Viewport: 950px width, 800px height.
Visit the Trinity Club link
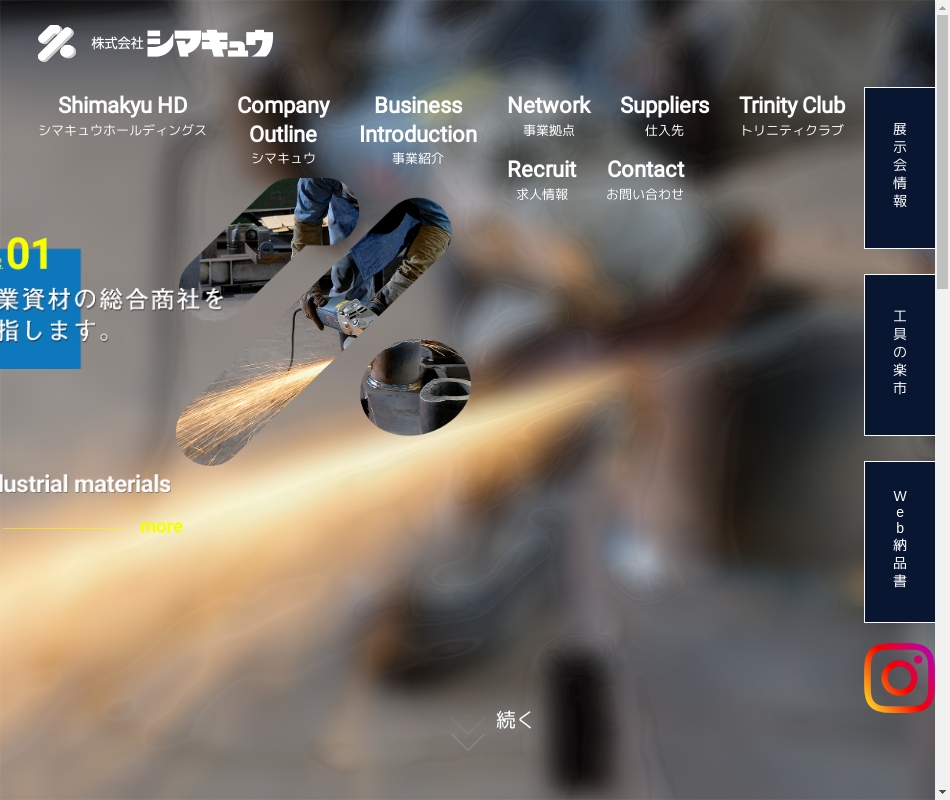click(792, 115)
